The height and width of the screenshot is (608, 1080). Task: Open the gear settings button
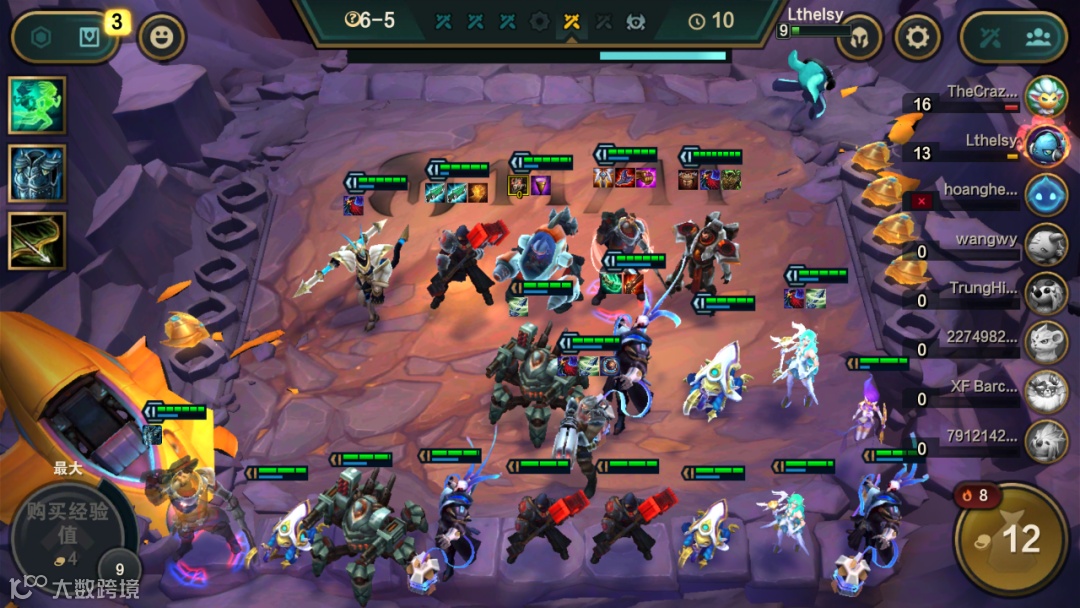point(917,39)
